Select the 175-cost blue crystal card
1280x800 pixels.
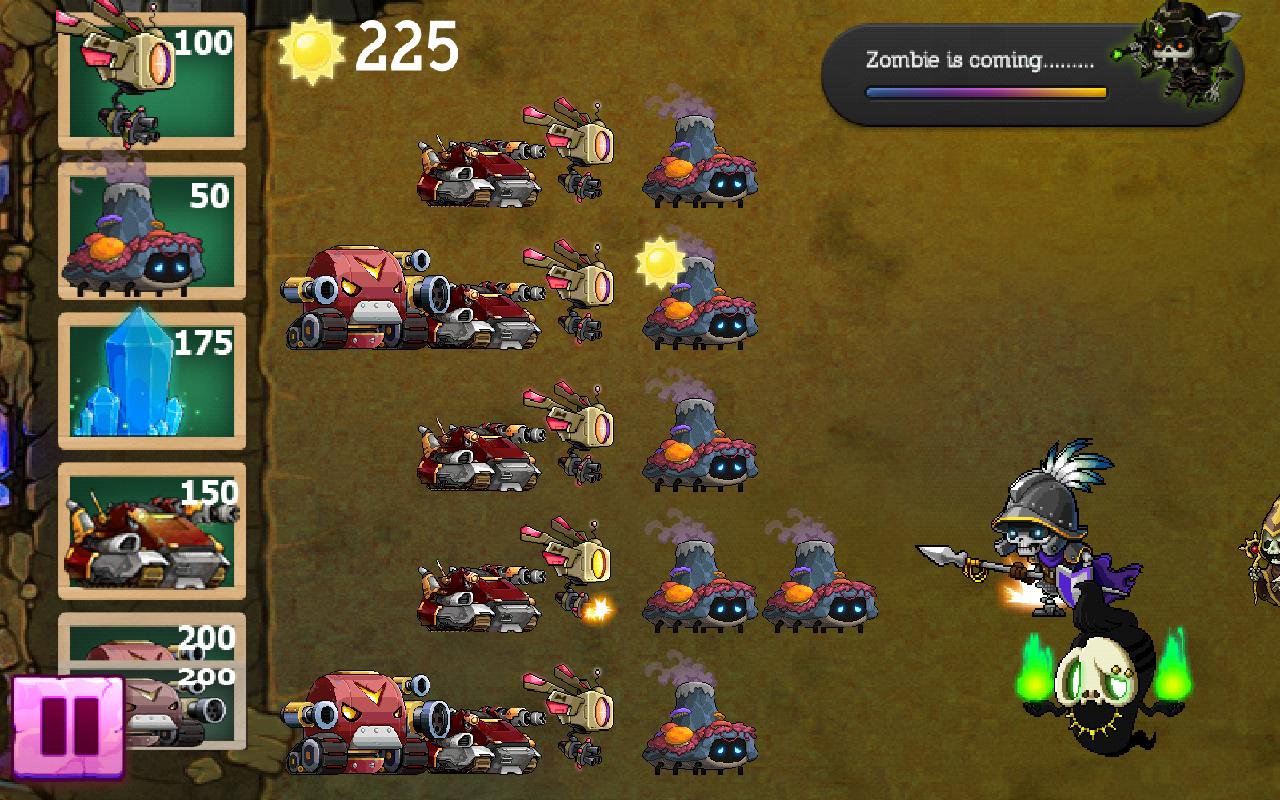click(x=150, y=380)
